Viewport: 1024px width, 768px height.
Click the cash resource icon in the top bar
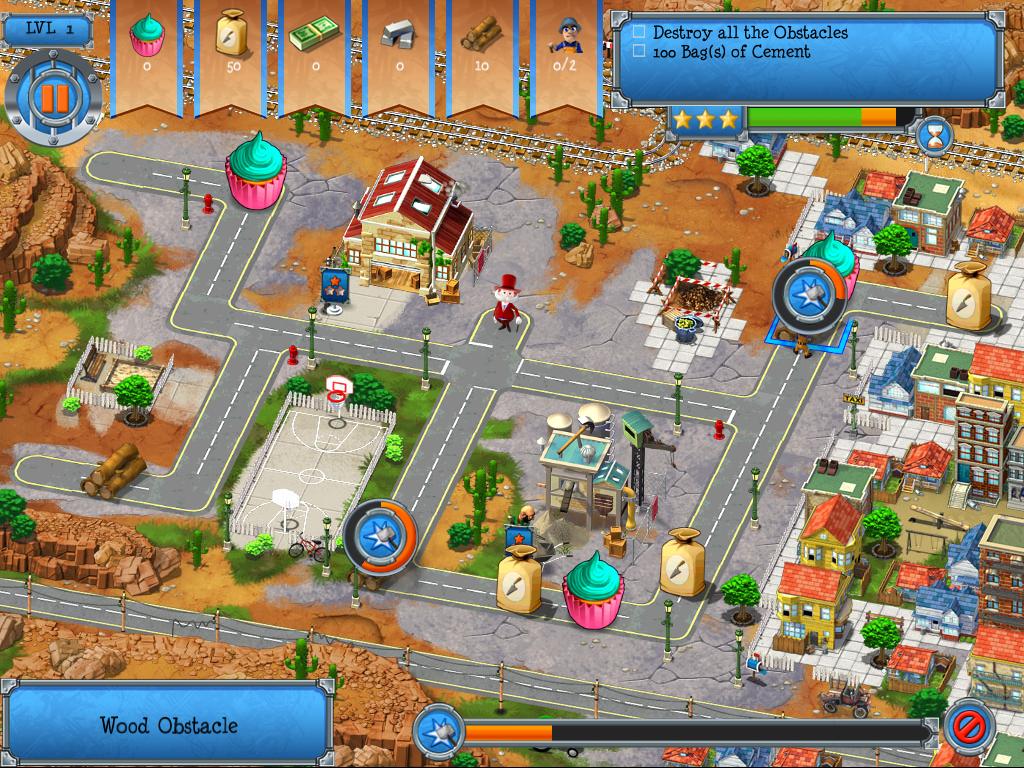[x=315, y=38]
